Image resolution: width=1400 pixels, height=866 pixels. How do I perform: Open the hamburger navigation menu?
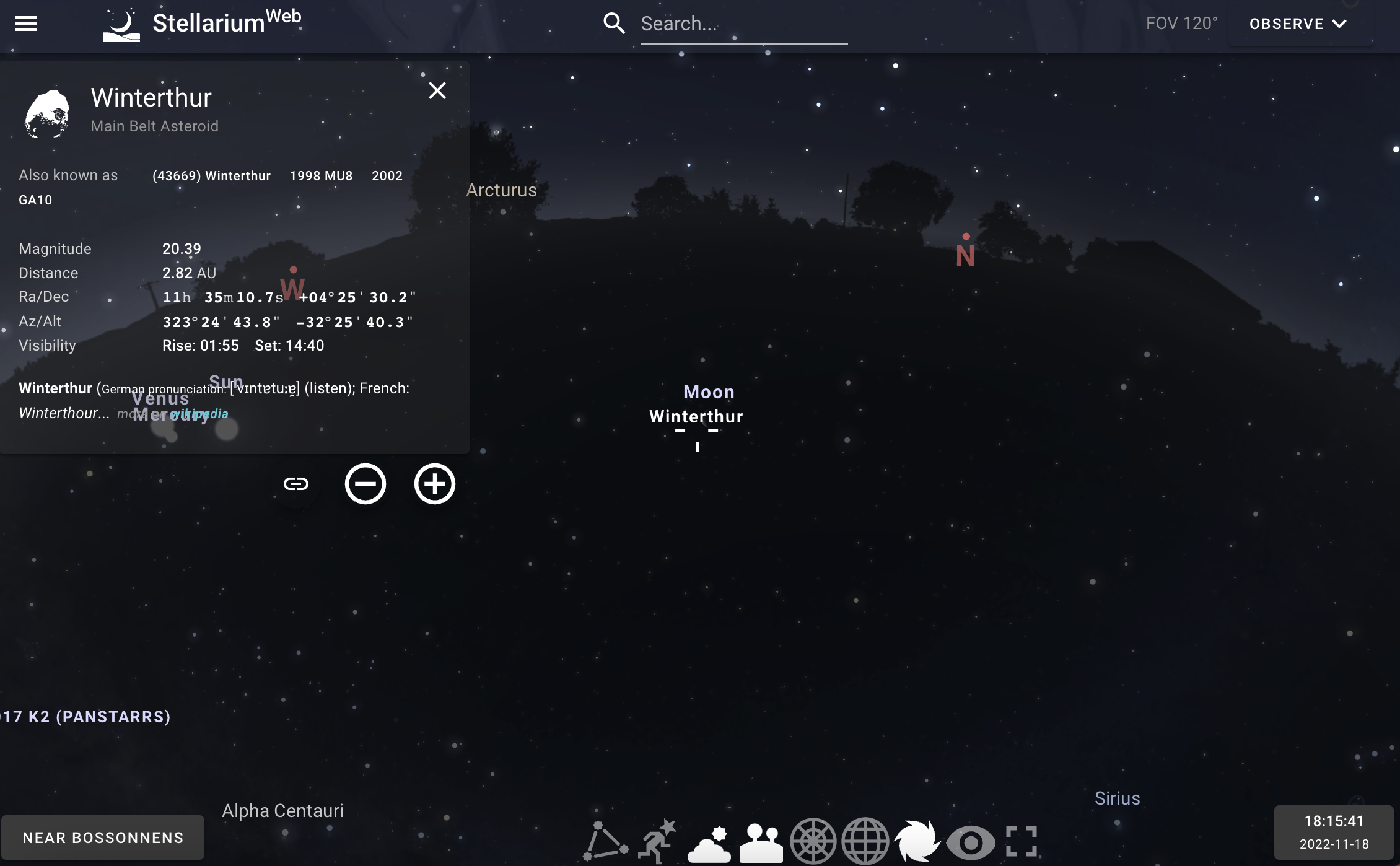25,24
